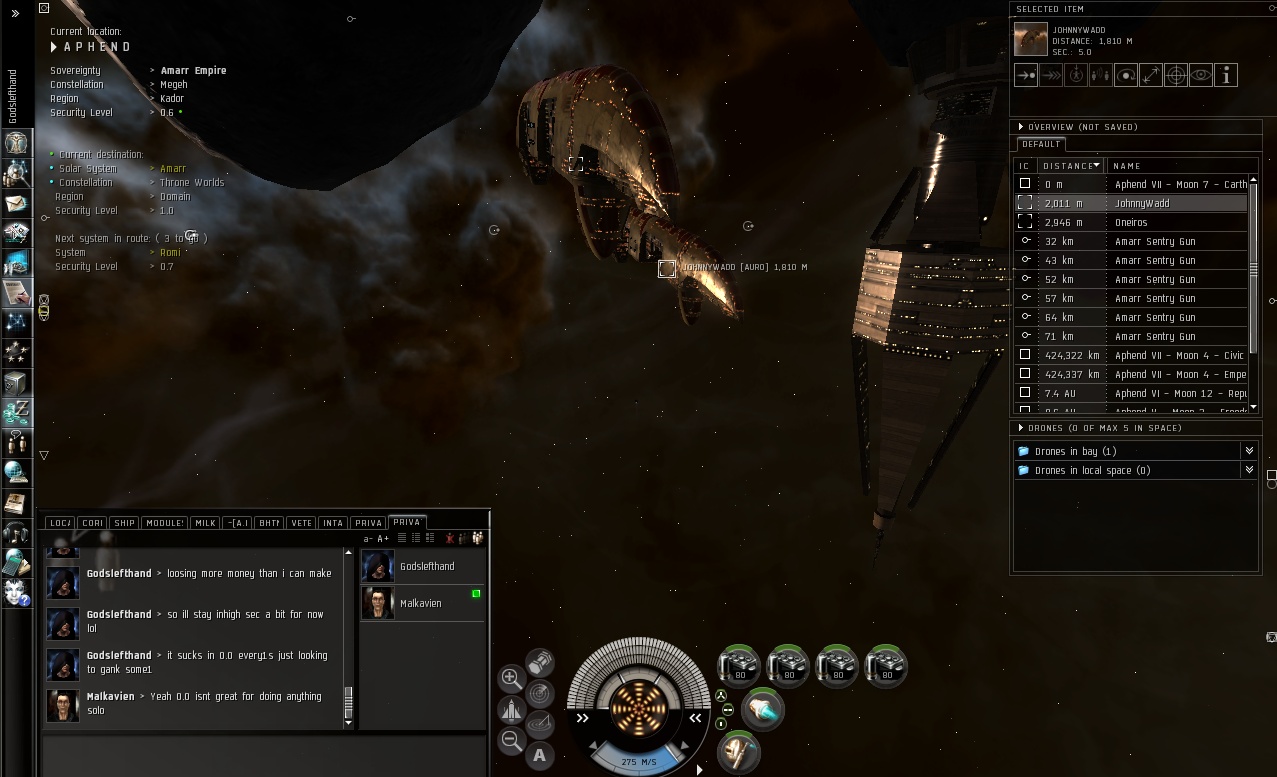This screenshot has height=777, width=1277.
Task: Select the Oneiros row in the overview
Action: point(1131,222)
